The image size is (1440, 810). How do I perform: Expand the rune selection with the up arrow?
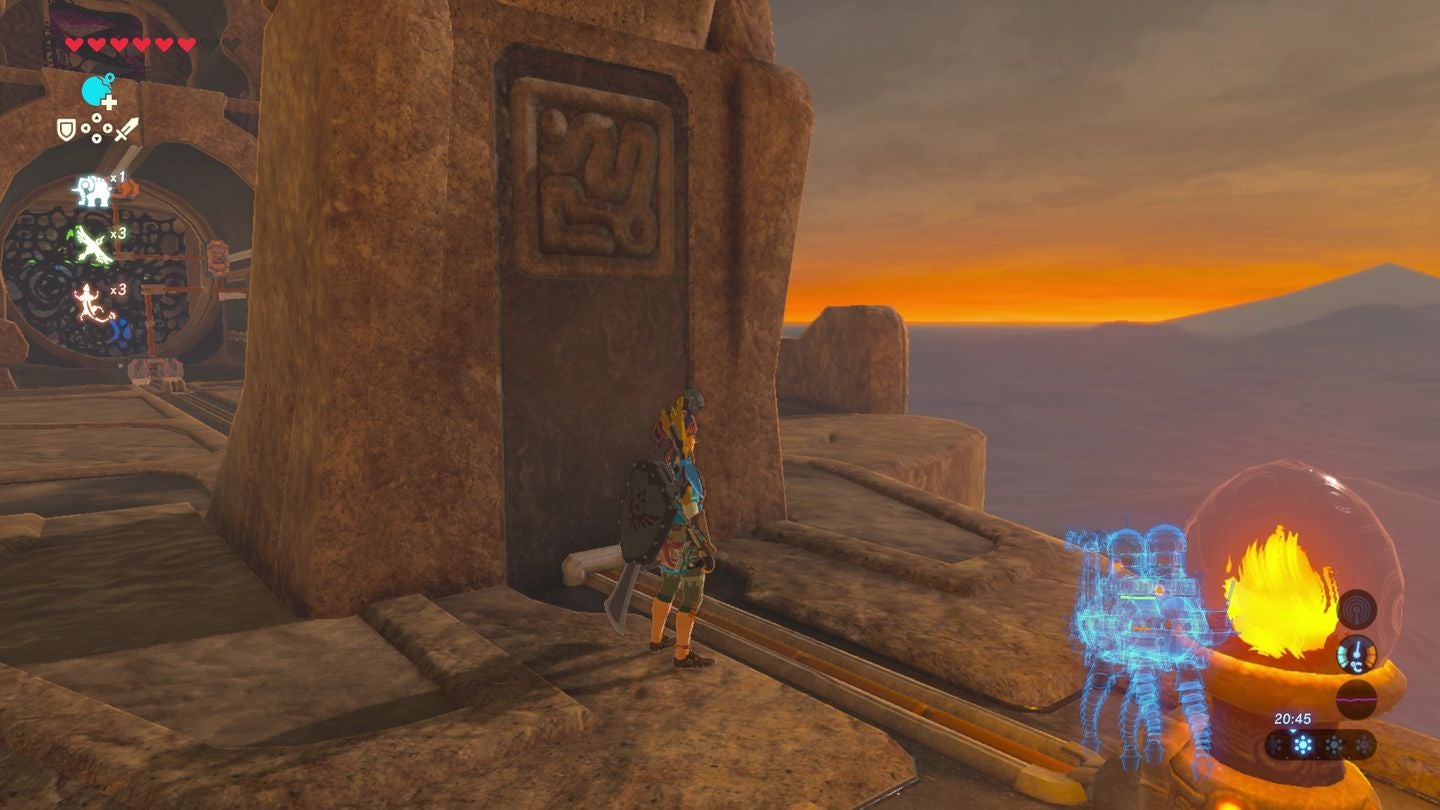[97, 118]
